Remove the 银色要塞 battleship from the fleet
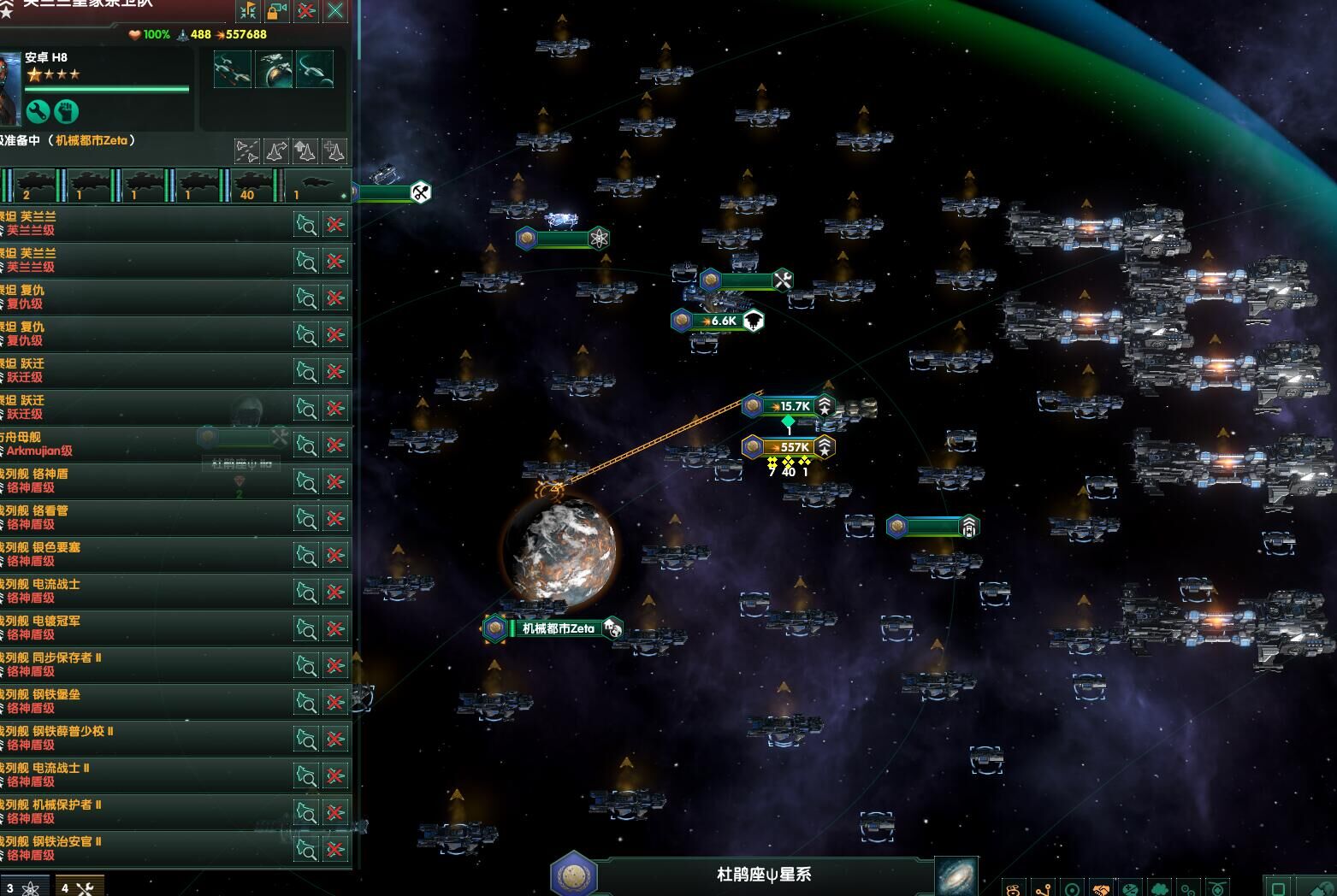 [335, 555]
